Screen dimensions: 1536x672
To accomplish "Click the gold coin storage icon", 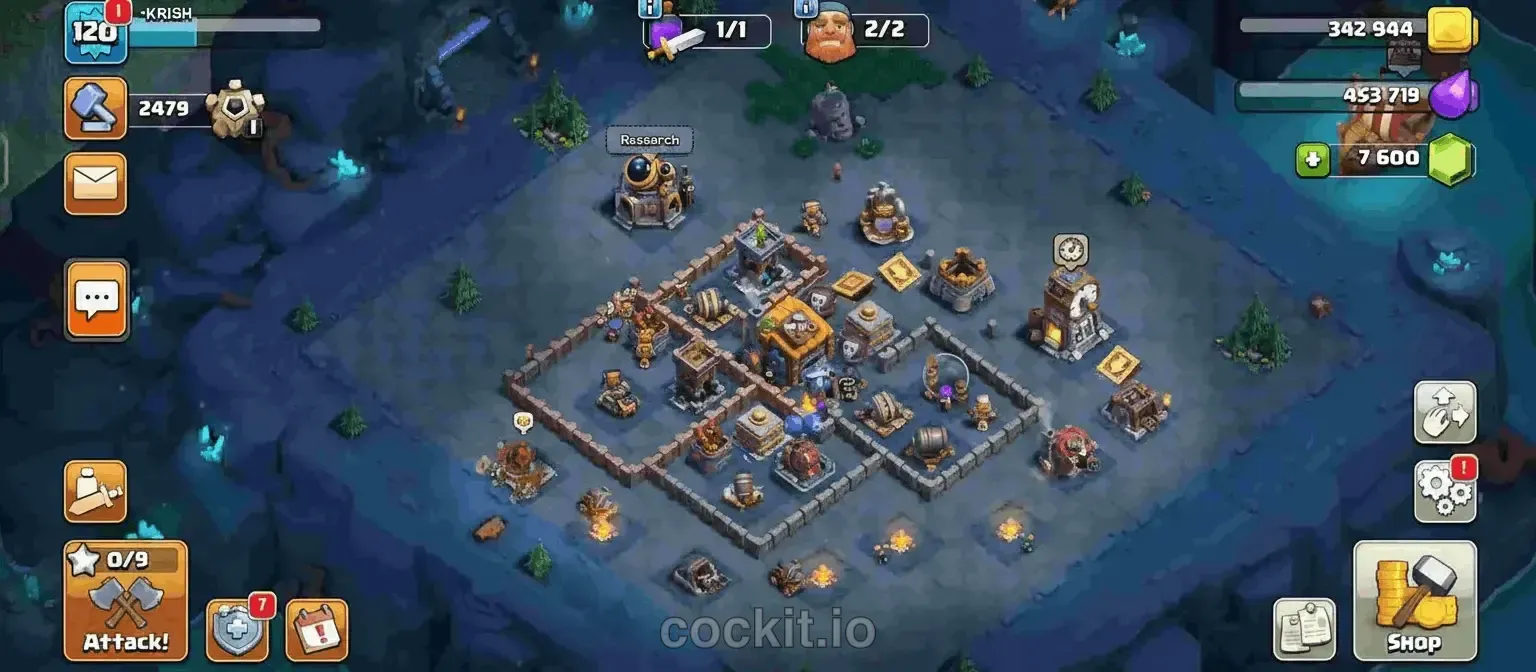I will [x=1449, y=30].
